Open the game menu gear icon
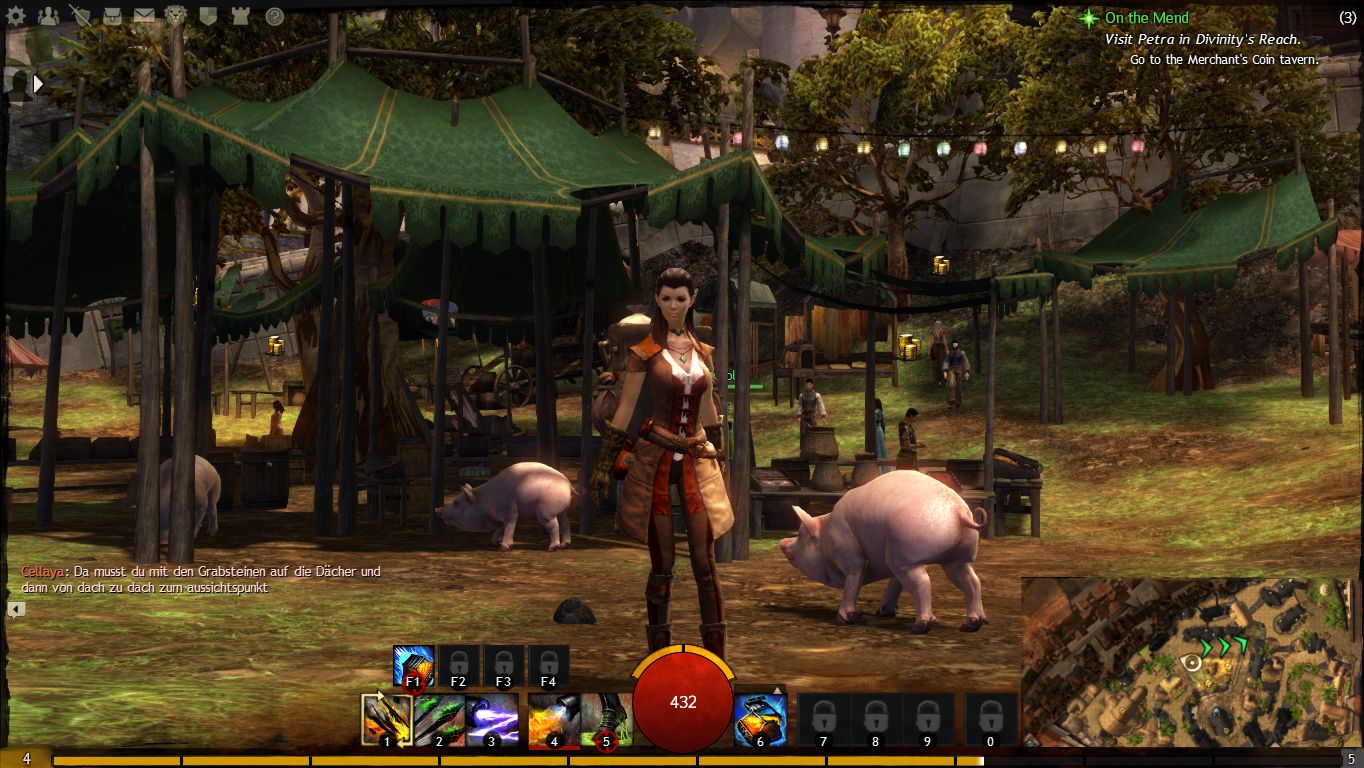The width and height of the screenshot is (1364, 768). 15,16
